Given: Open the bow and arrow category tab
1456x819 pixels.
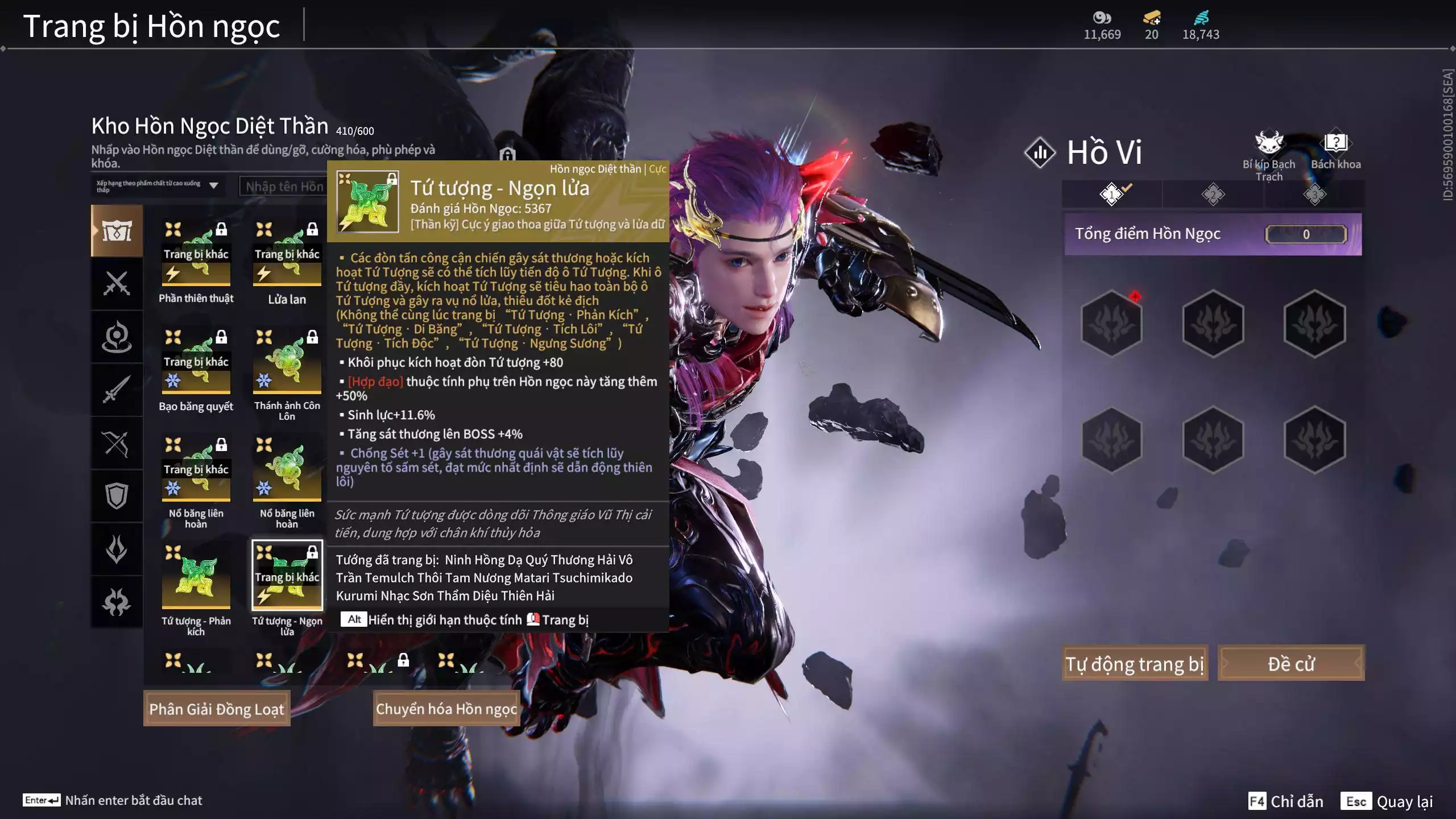Looking at the screenshot, I should [x=117, y=443].
